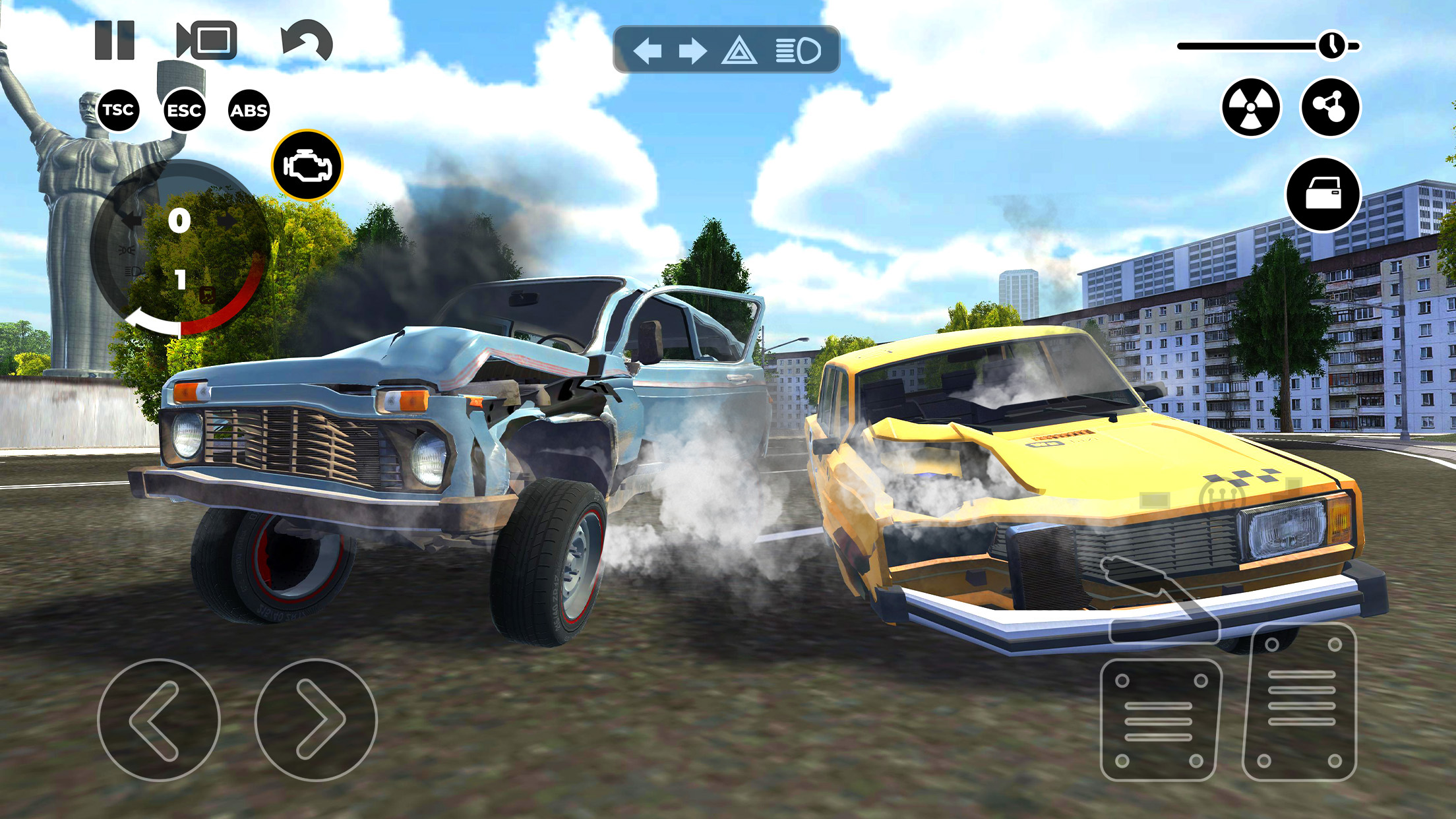Toggle the ESC stability control
The image size is (1456, 819).
point(185,110)
